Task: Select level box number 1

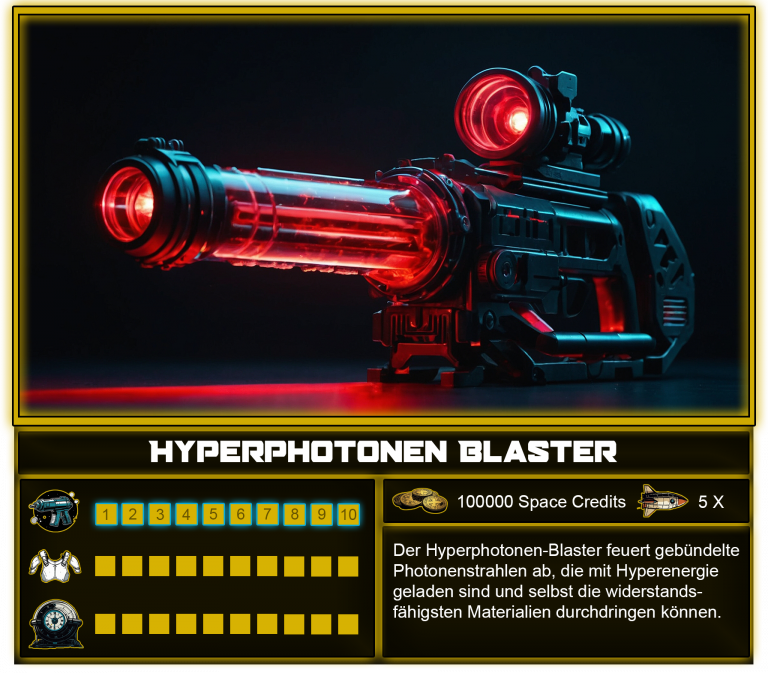Action: pyautogui.click(x=106, y=515)
